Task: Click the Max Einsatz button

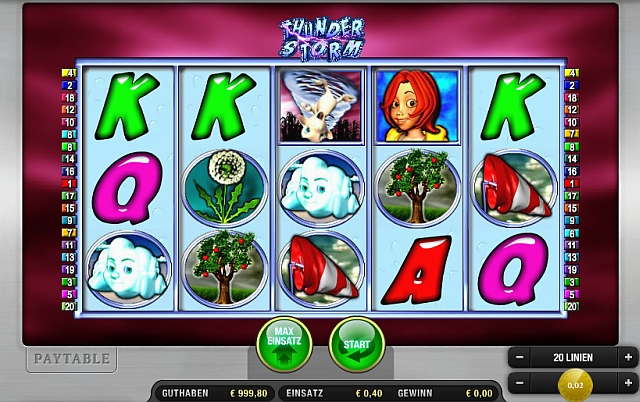Action: point(286,345)
